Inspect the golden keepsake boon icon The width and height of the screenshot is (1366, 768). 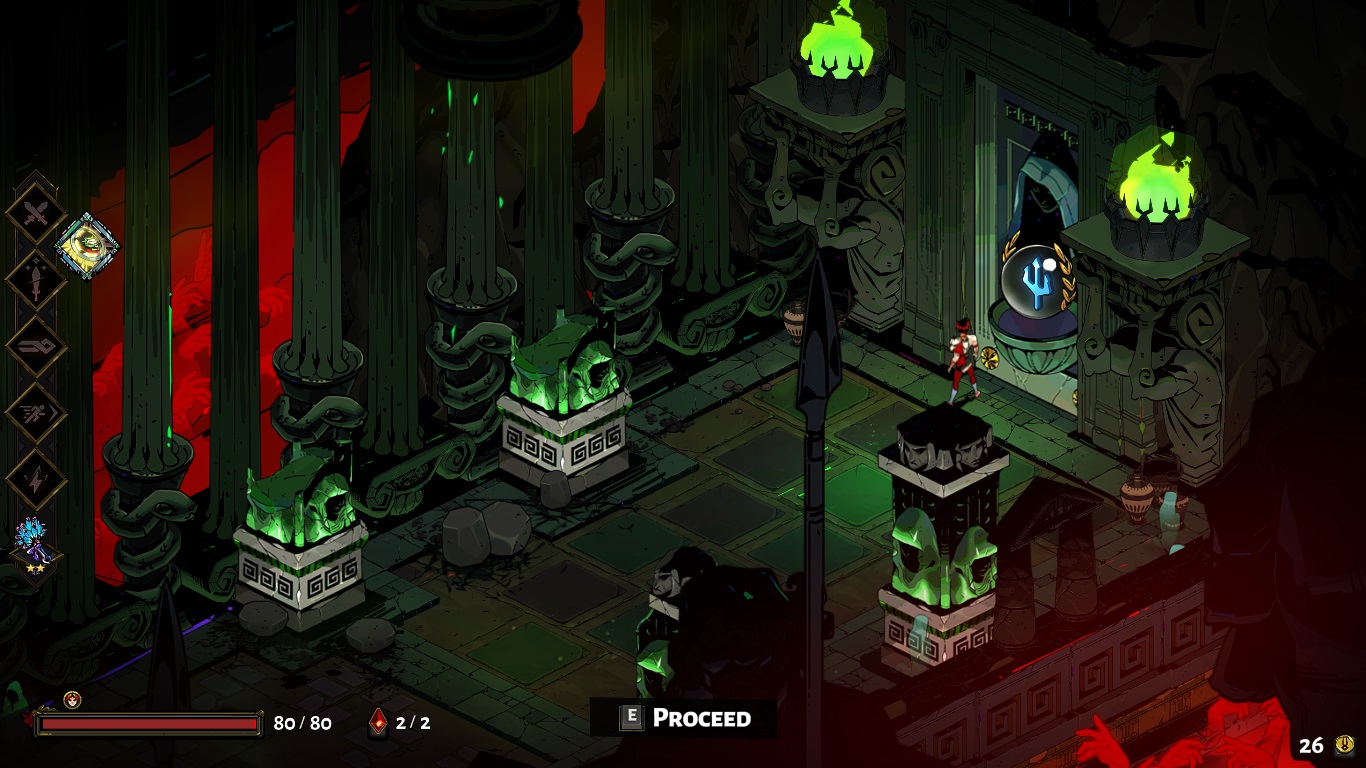pyautogui.click(x=88, y=245)
